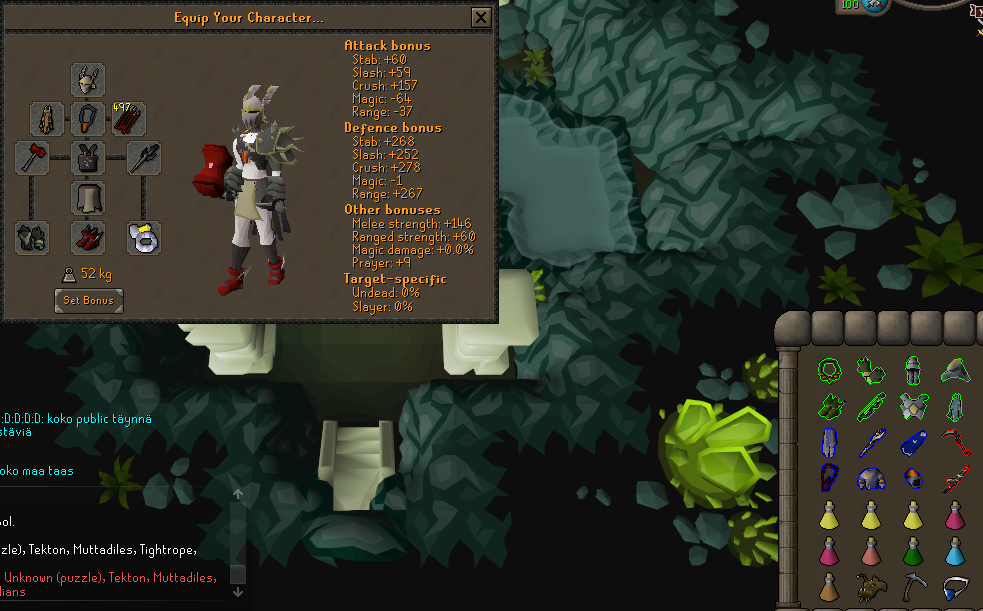Select the equipped ring slot

145,237
